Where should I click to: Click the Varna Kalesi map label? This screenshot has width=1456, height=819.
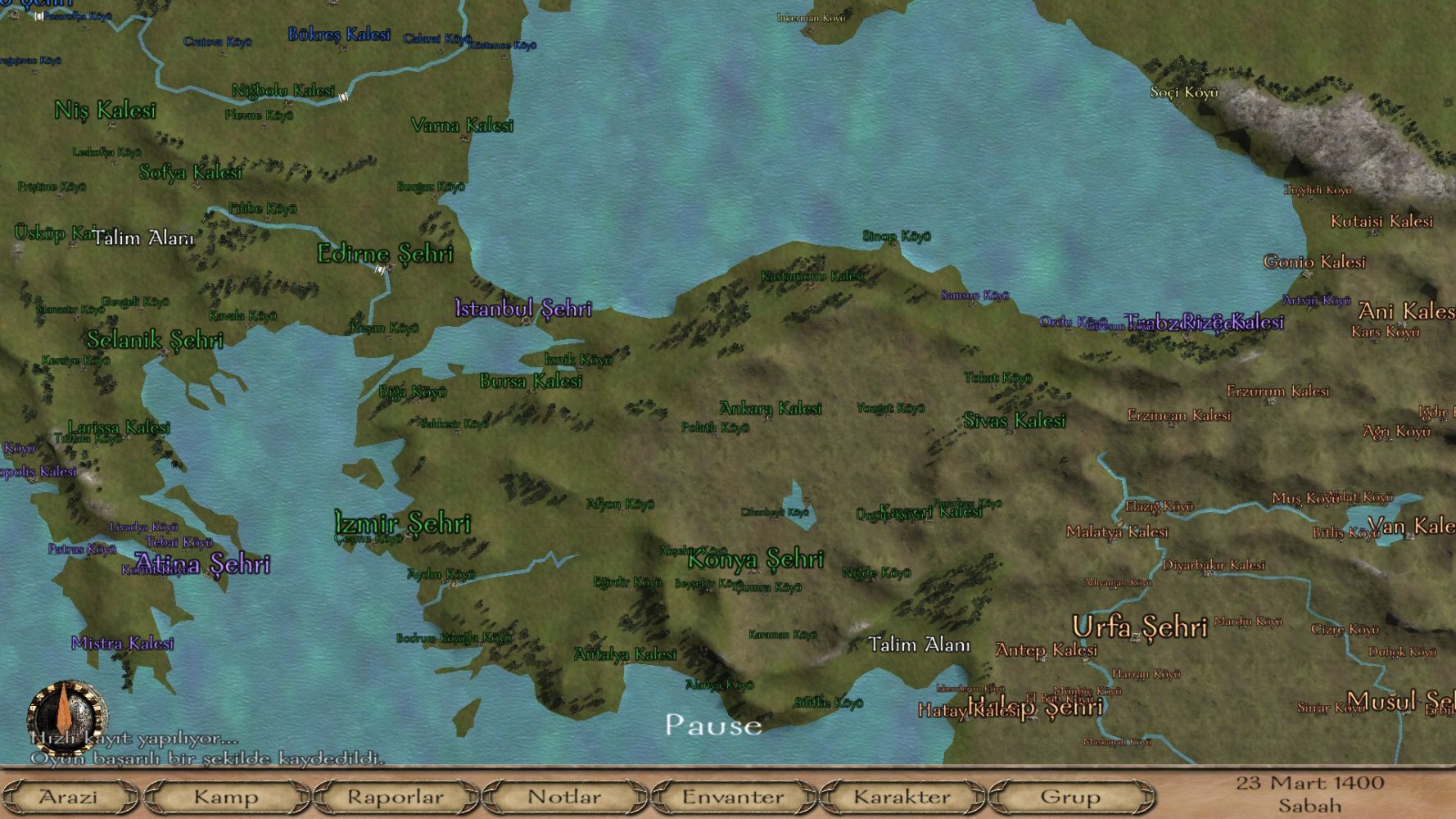click(462, 125)
